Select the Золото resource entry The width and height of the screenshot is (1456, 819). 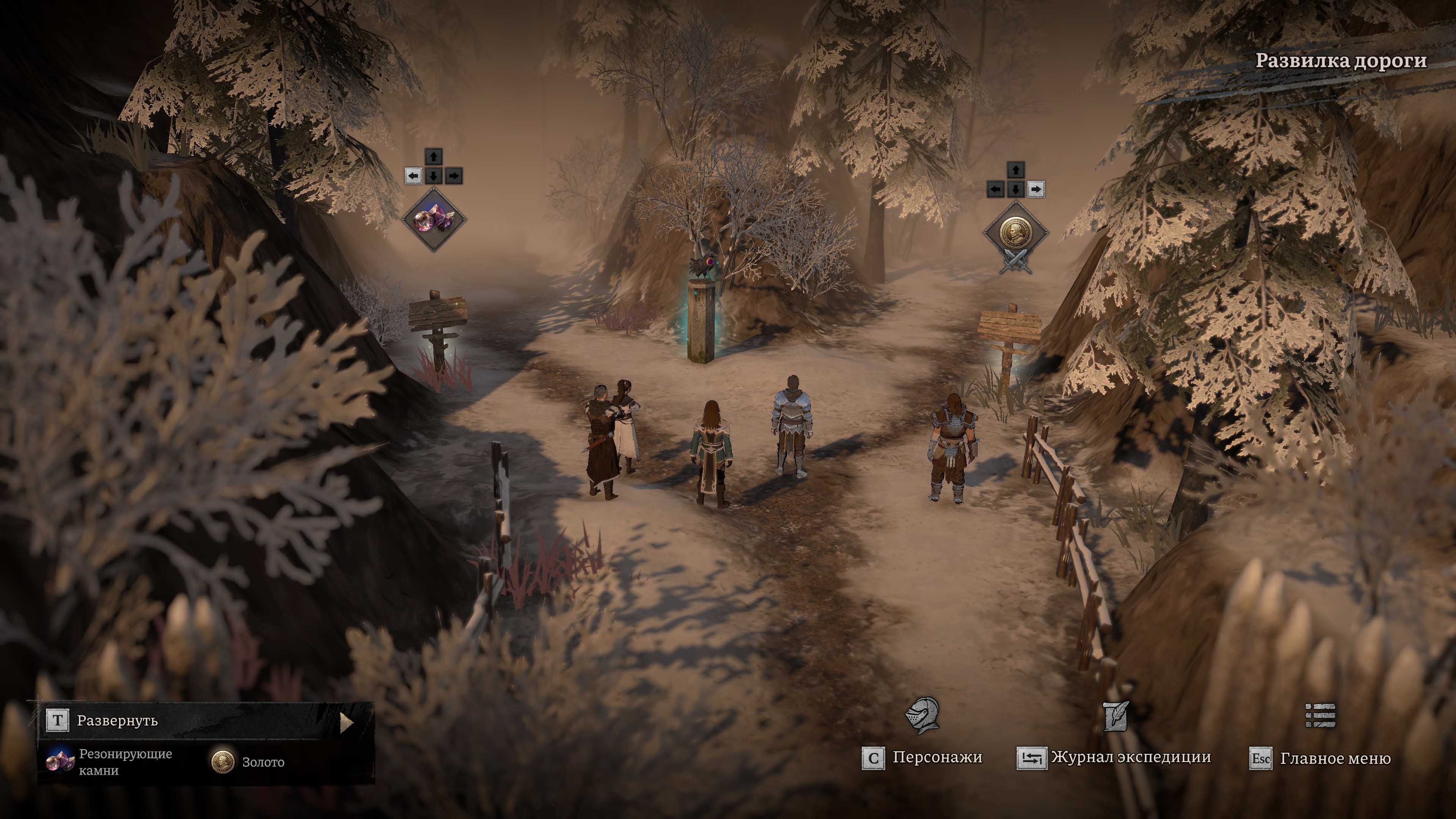248,762
